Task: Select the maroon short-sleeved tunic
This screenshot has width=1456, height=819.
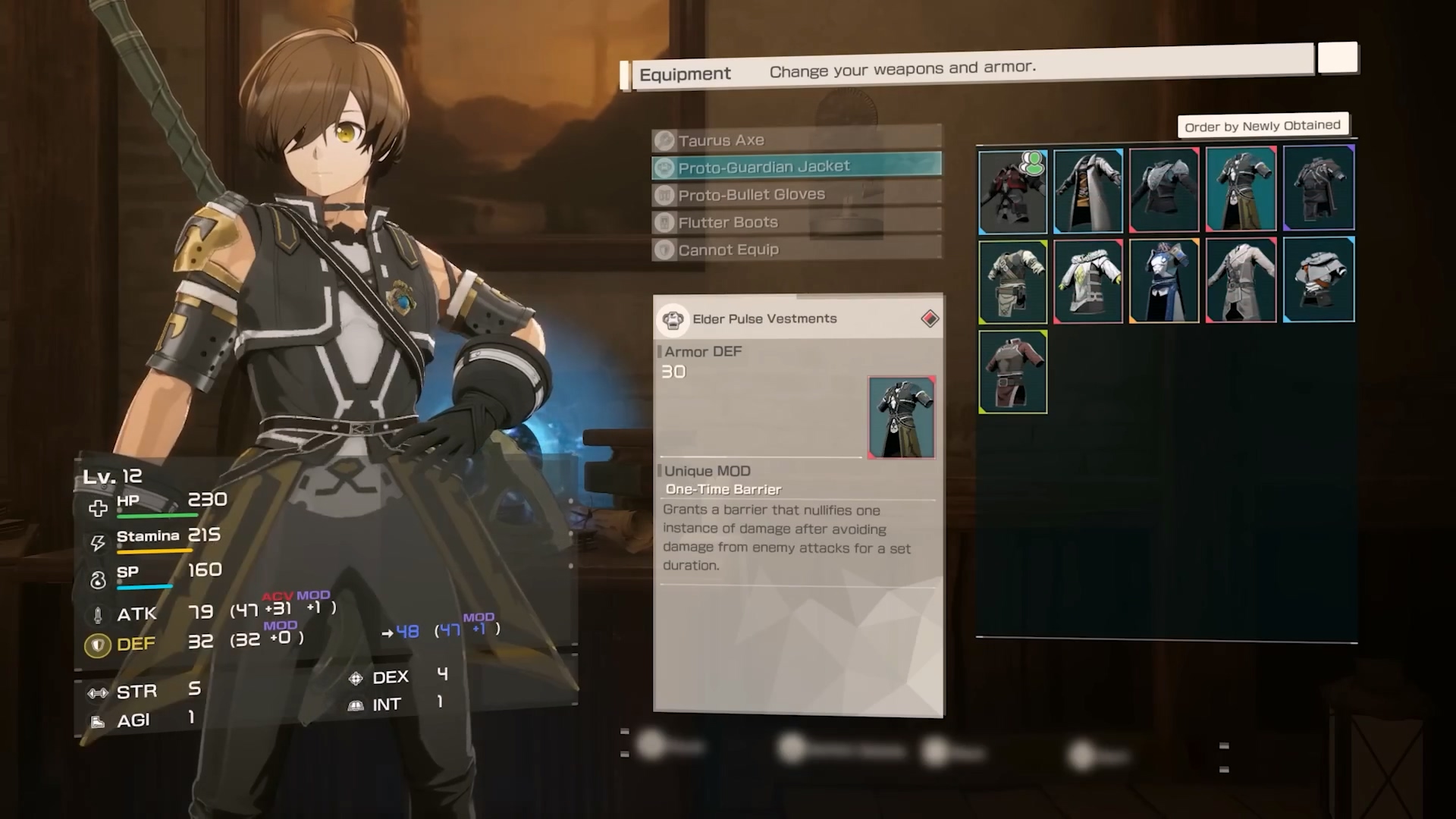Action: pyautogui.click(x=1013, y=372)
